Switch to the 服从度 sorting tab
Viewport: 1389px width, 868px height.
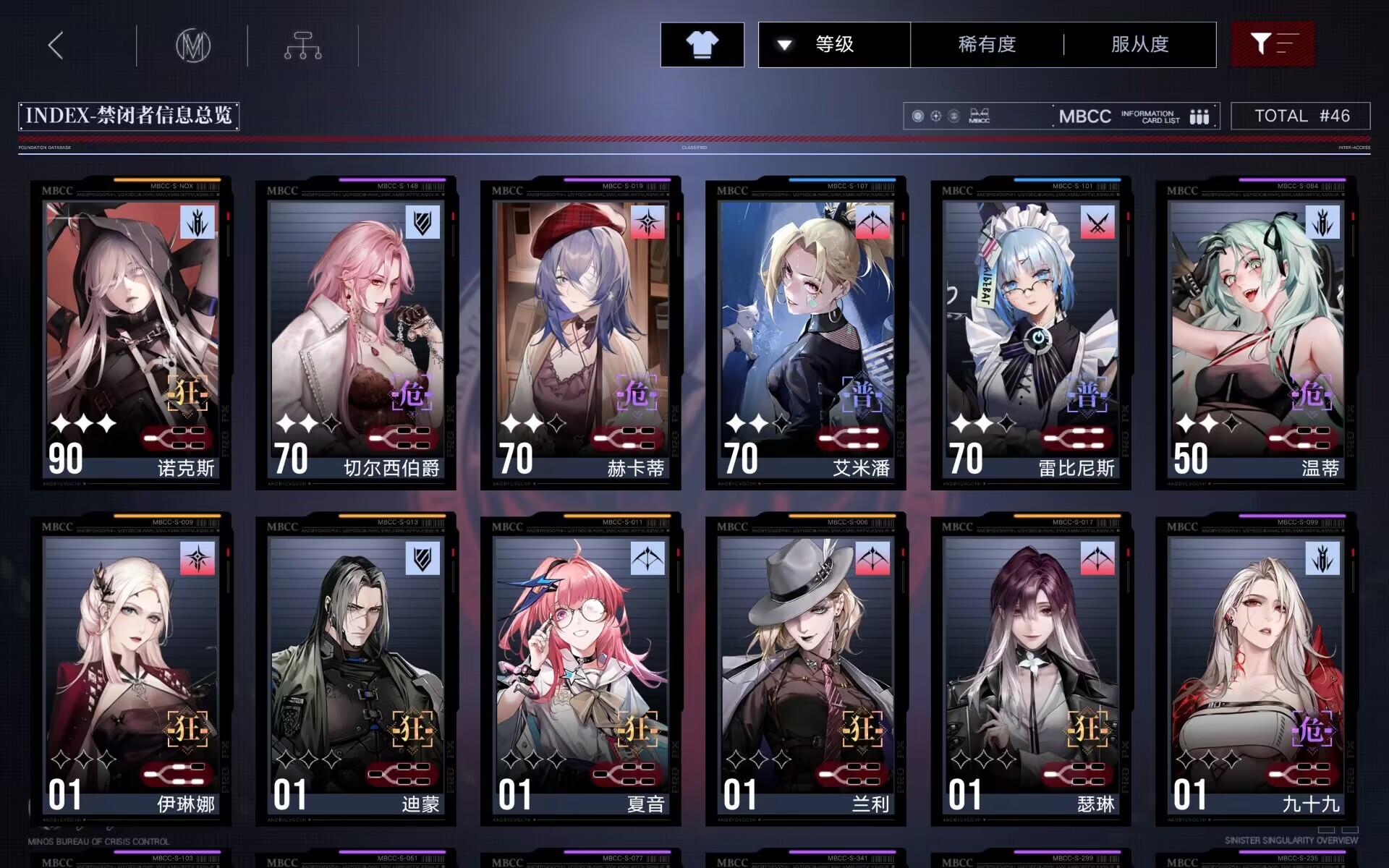coord(1139,44)
